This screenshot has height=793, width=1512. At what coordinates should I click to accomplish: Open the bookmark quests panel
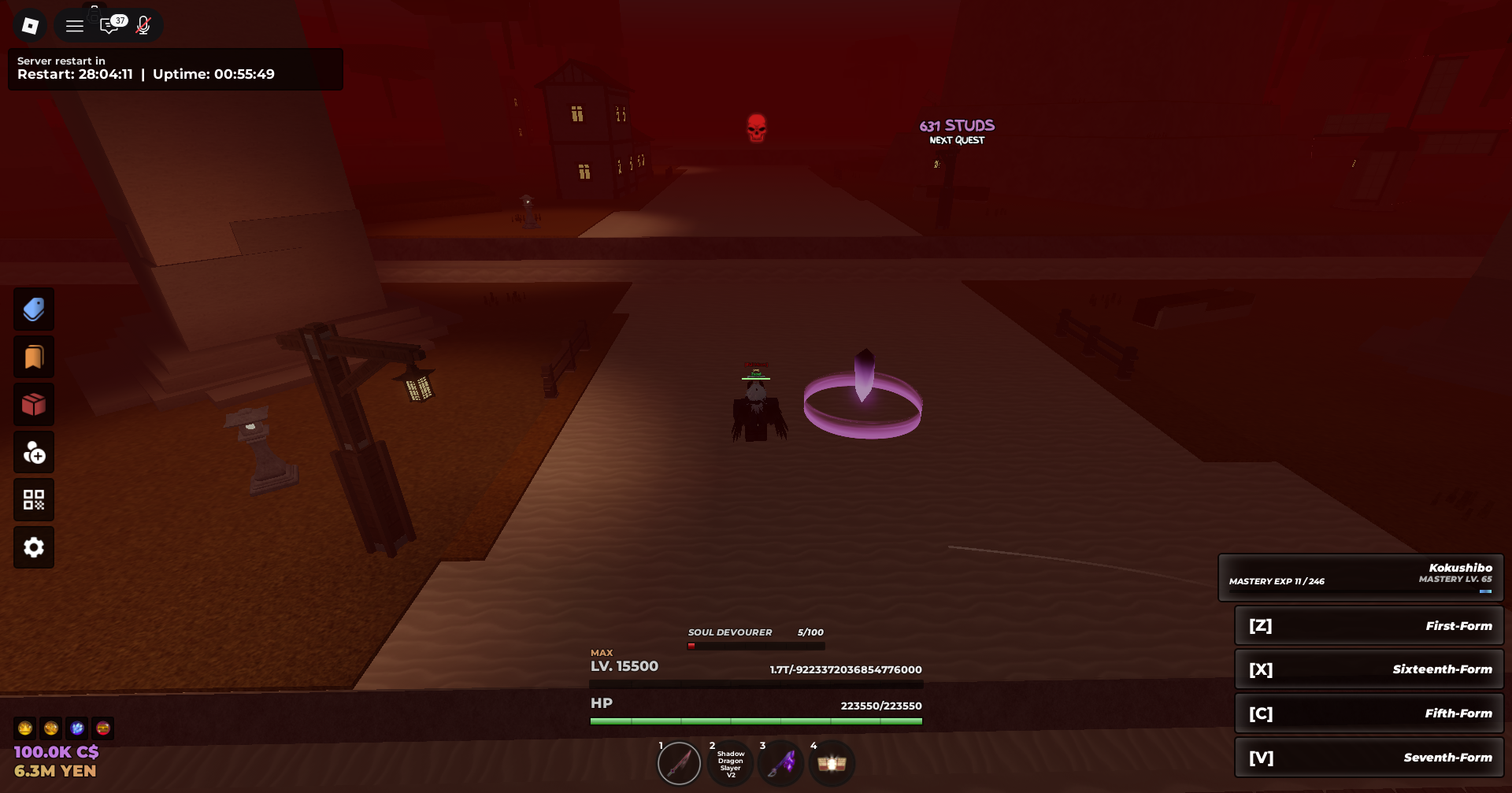34,356
